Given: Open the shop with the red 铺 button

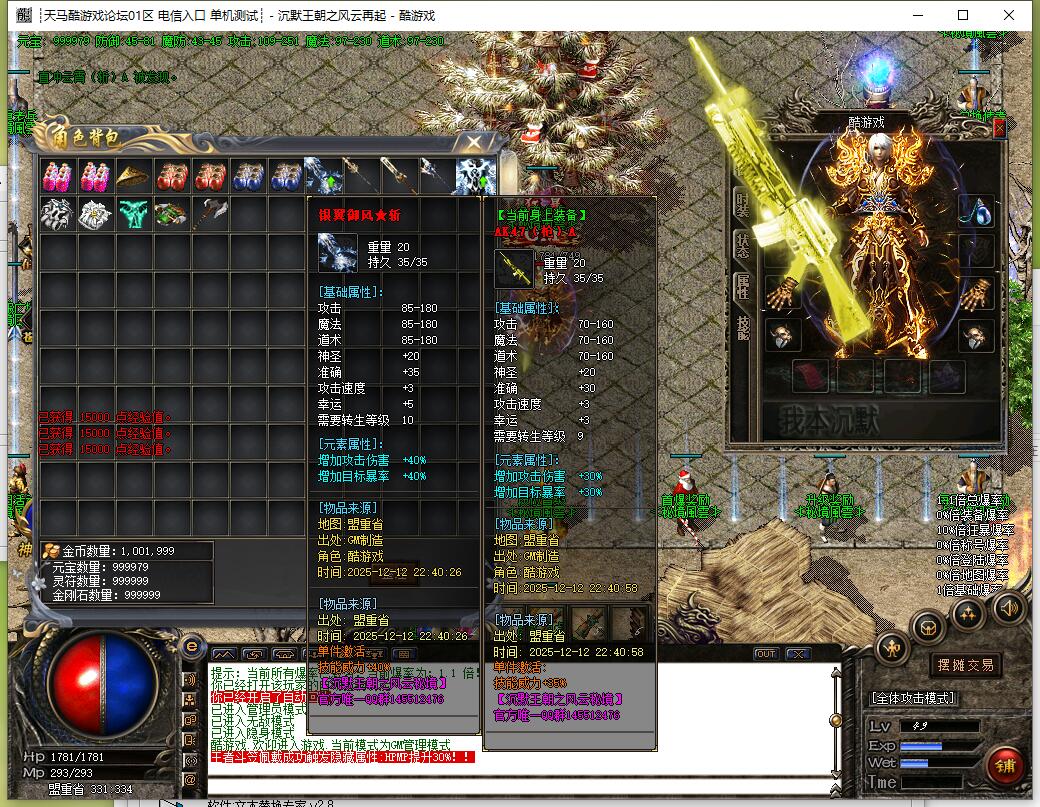Looking at the screenshot, I should 1003,767.
